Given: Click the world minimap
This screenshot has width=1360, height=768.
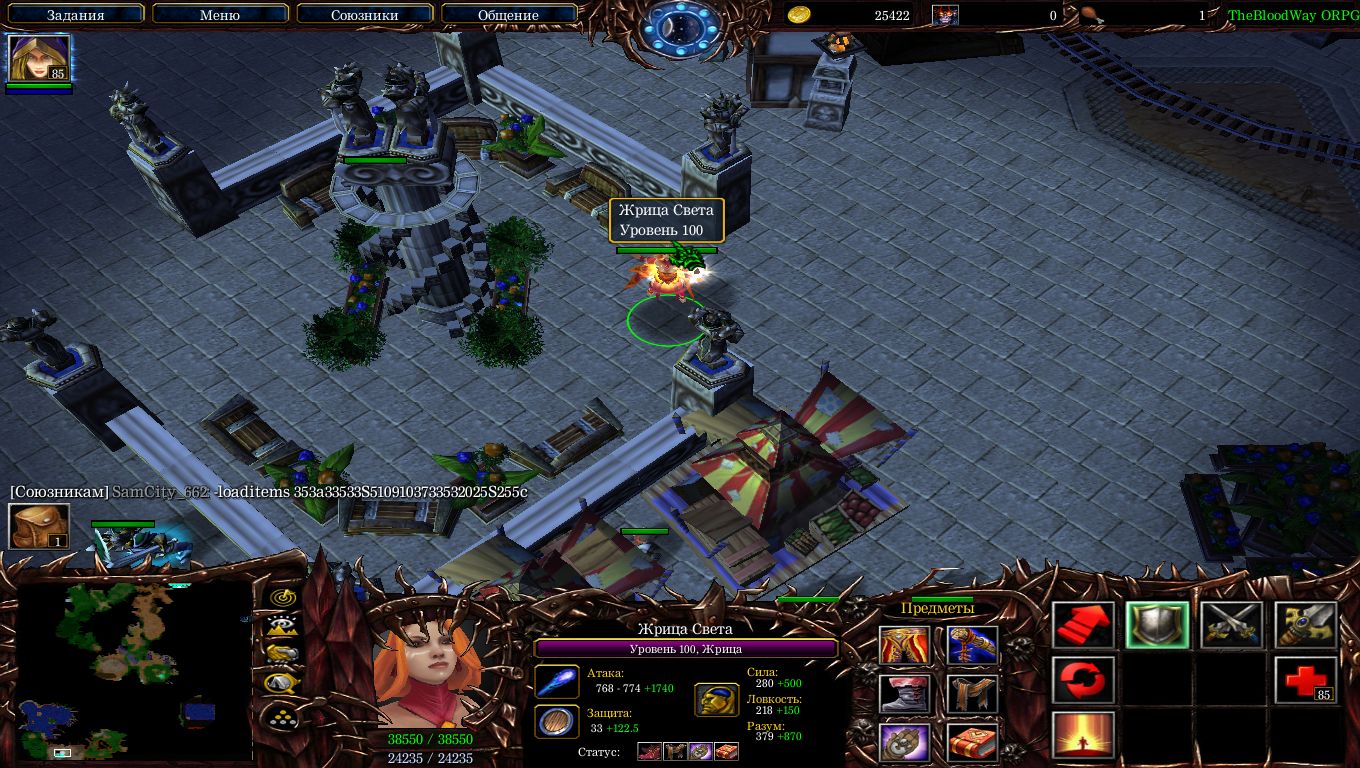Looking at the screenshot, I should 133,670.
